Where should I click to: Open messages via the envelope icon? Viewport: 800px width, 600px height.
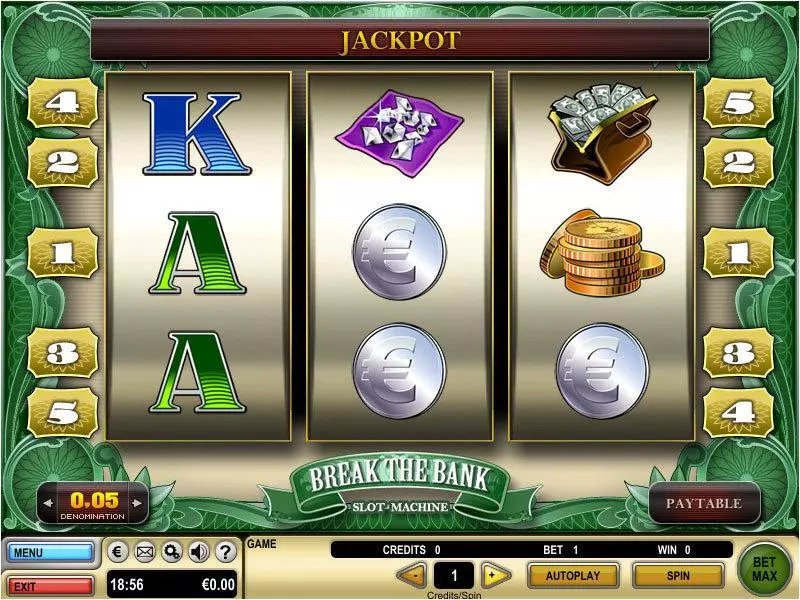click(144, 551)
